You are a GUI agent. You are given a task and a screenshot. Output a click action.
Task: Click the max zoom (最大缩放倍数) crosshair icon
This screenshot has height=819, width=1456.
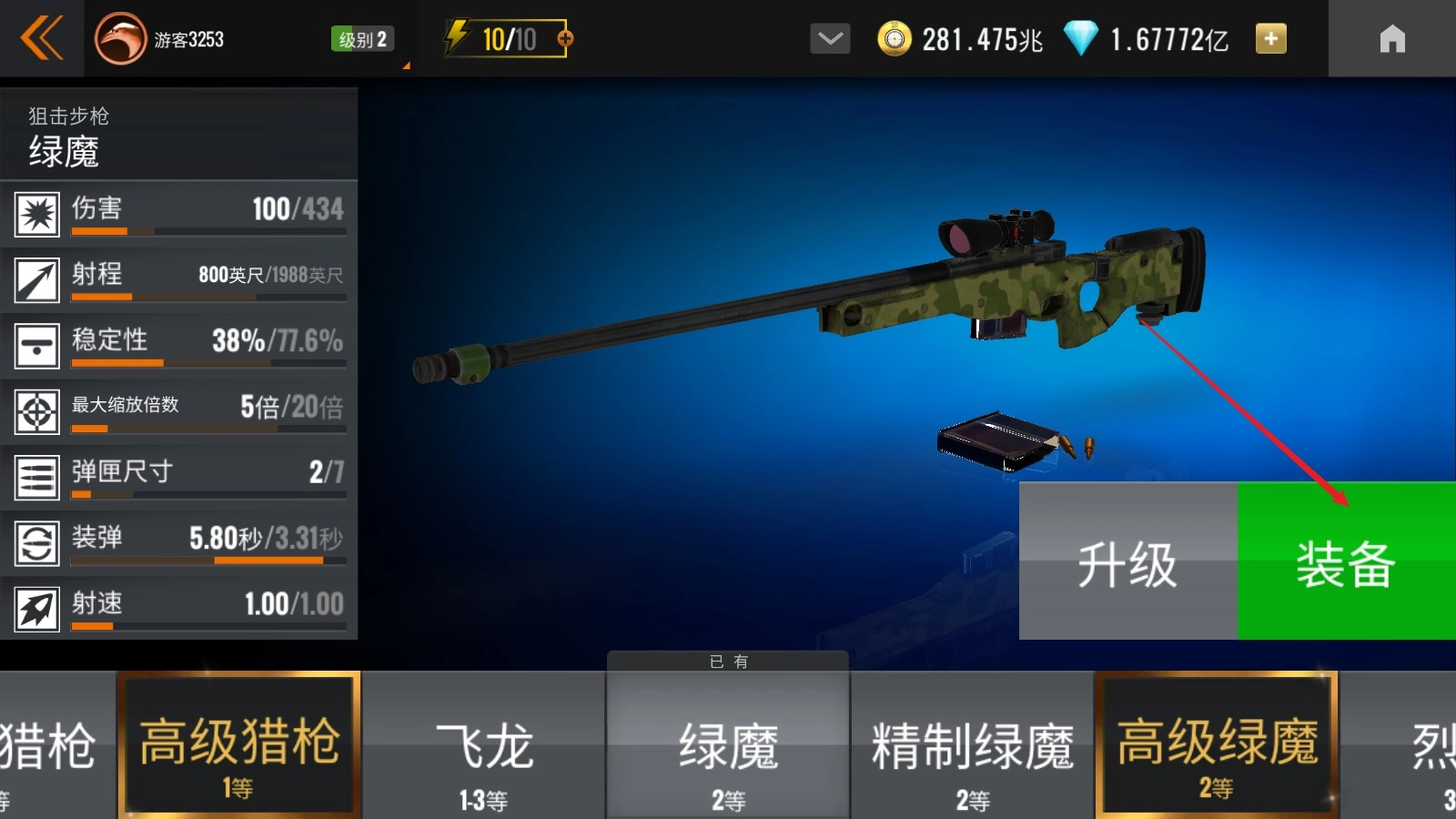pos(36,409)
